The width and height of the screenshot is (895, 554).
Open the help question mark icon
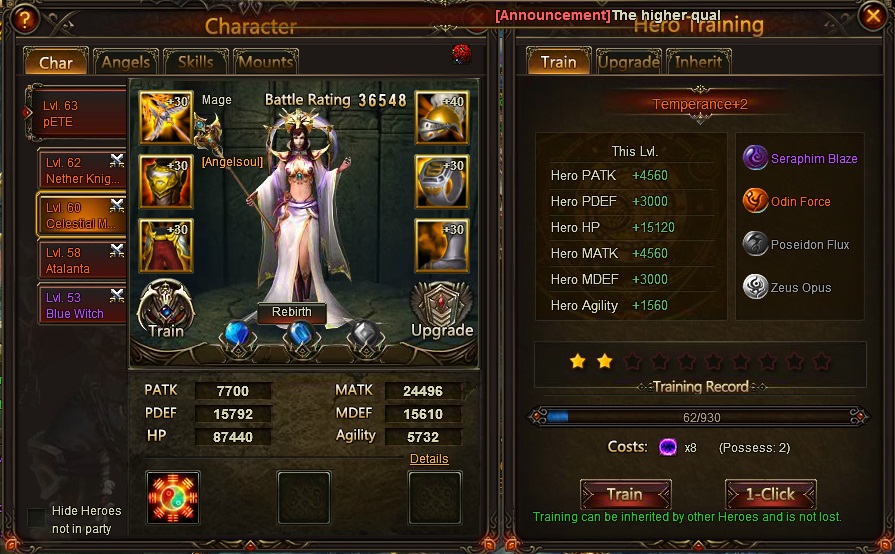pos(26,19)
